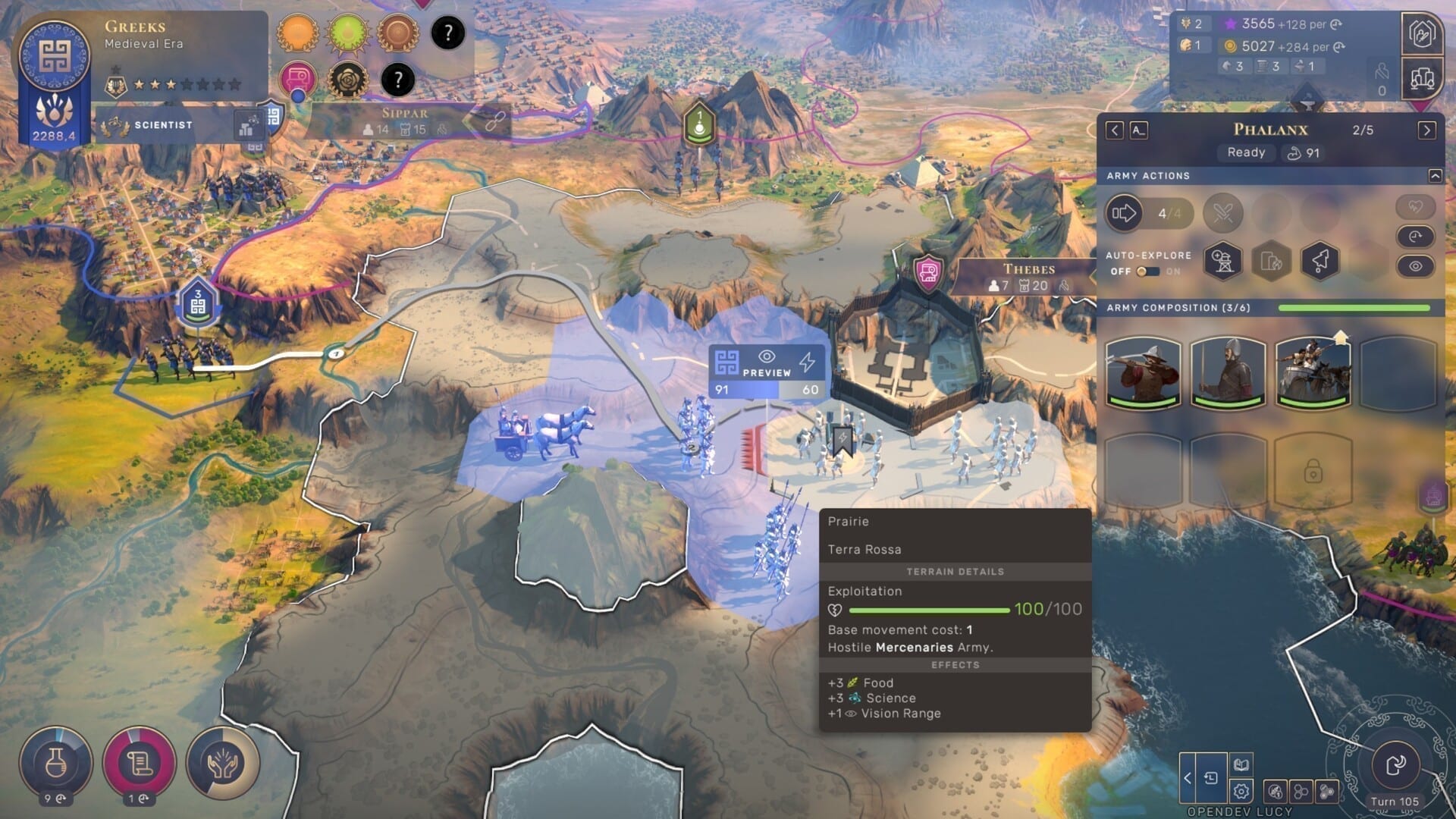Toggle the eye visibility army action

pyautogui.click(x=1415, y=266)
